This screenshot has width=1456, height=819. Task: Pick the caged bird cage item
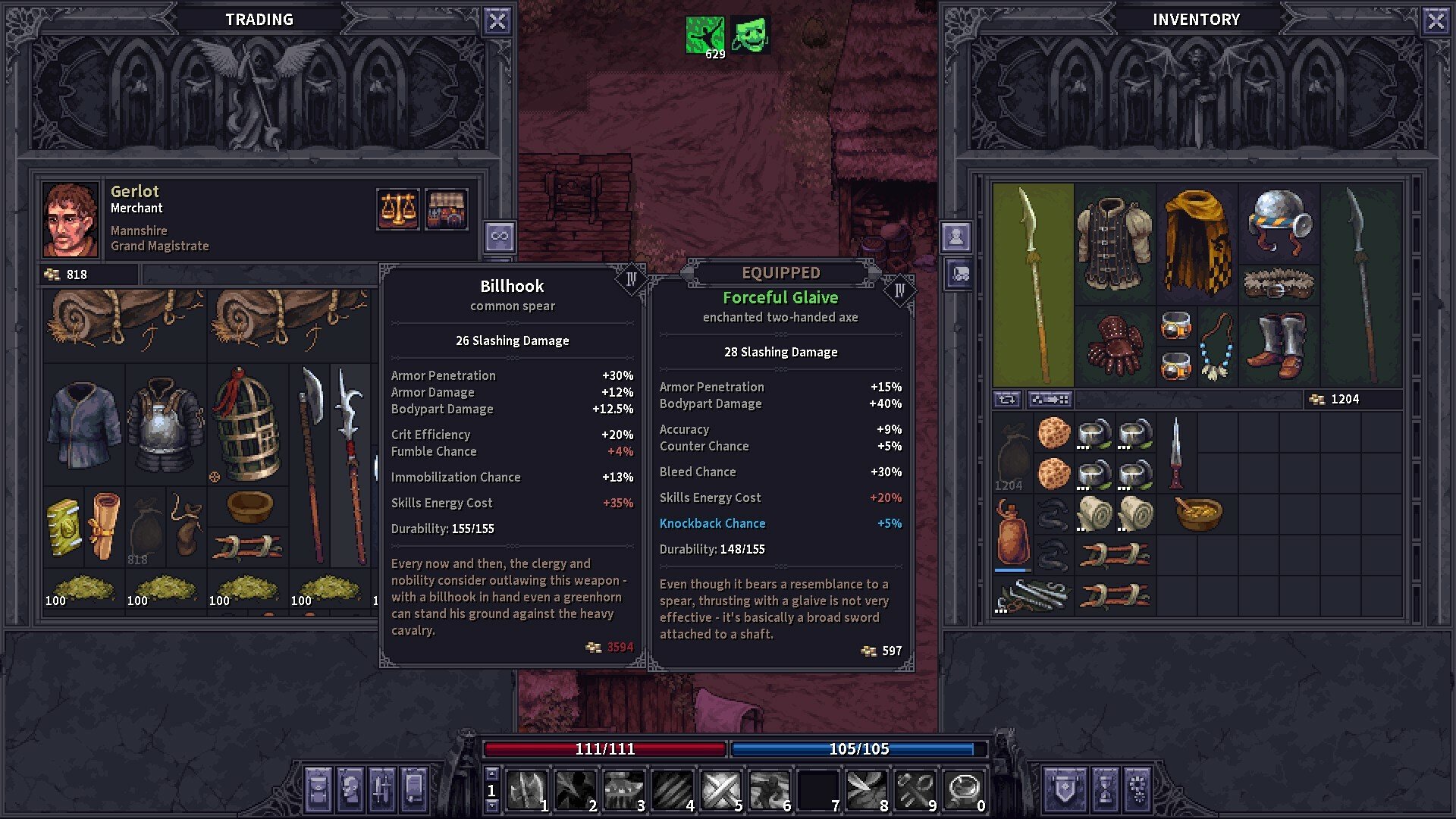click(x=246, y=426)
